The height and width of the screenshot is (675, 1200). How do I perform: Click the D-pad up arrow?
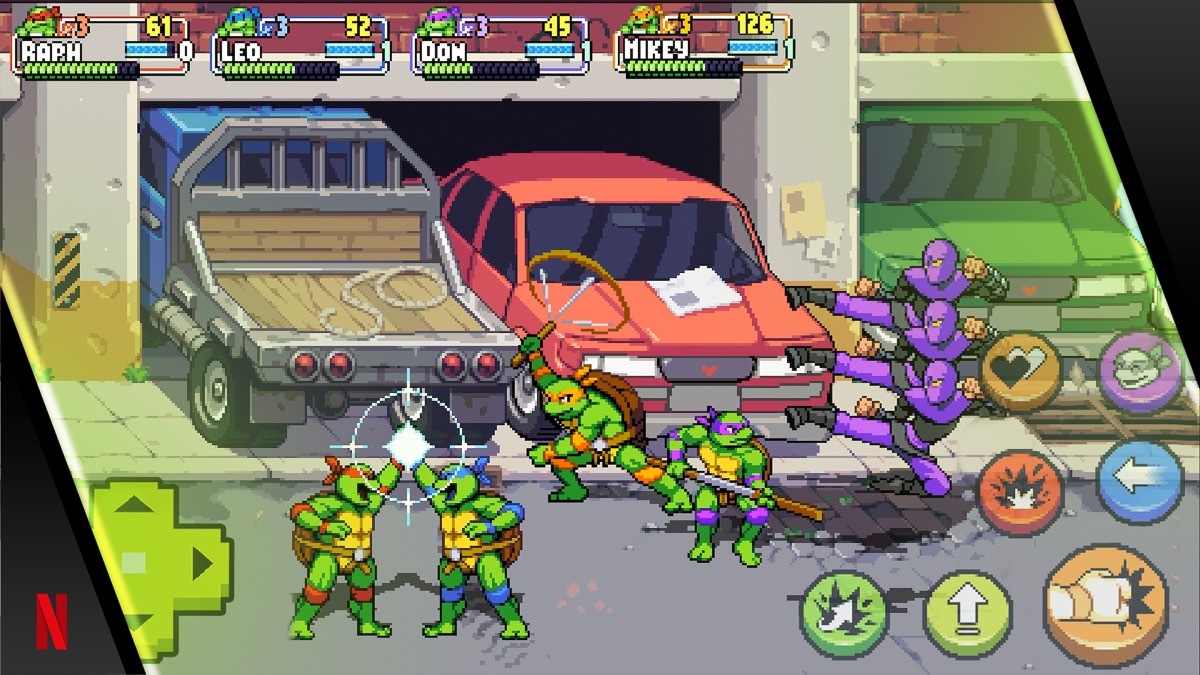pyautogui.click(x=137, y=504)
